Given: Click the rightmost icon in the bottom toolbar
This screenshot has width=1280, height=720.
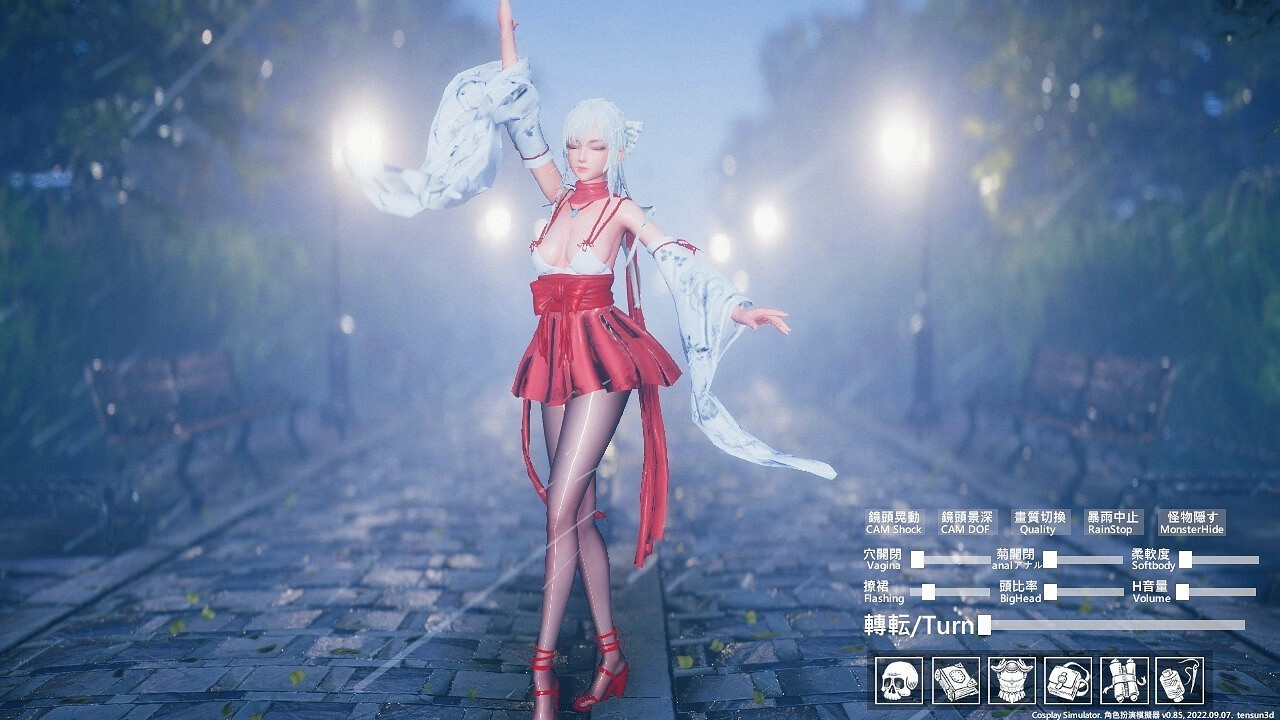Looking at the screenshot, I should pos(1180,680).
